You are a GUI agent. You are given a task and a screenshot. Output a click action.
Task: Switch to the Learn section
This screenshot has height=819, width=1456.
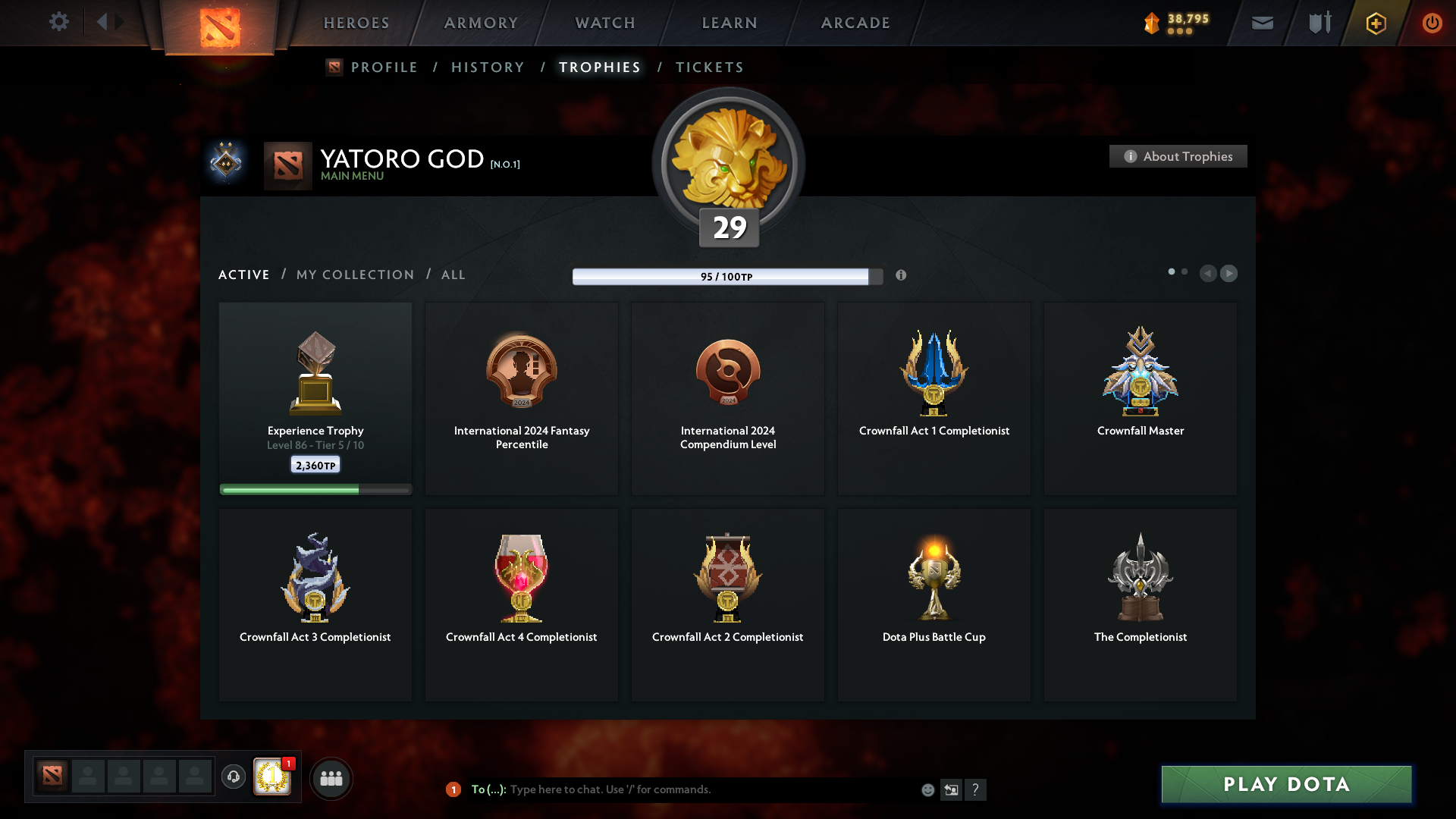point(730,23)
